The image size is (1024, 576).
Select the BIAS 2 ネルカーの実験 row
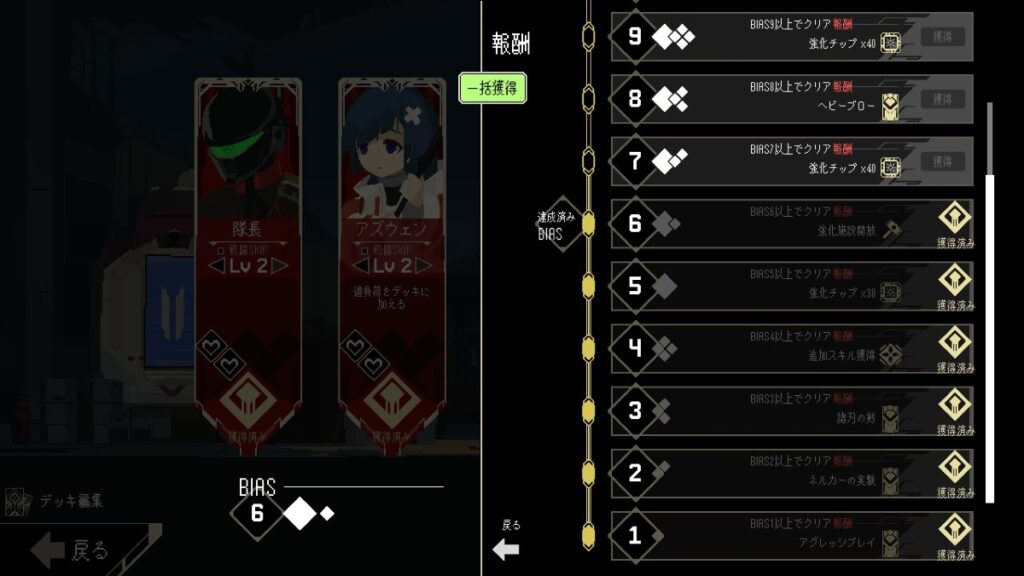click(792, 473)
